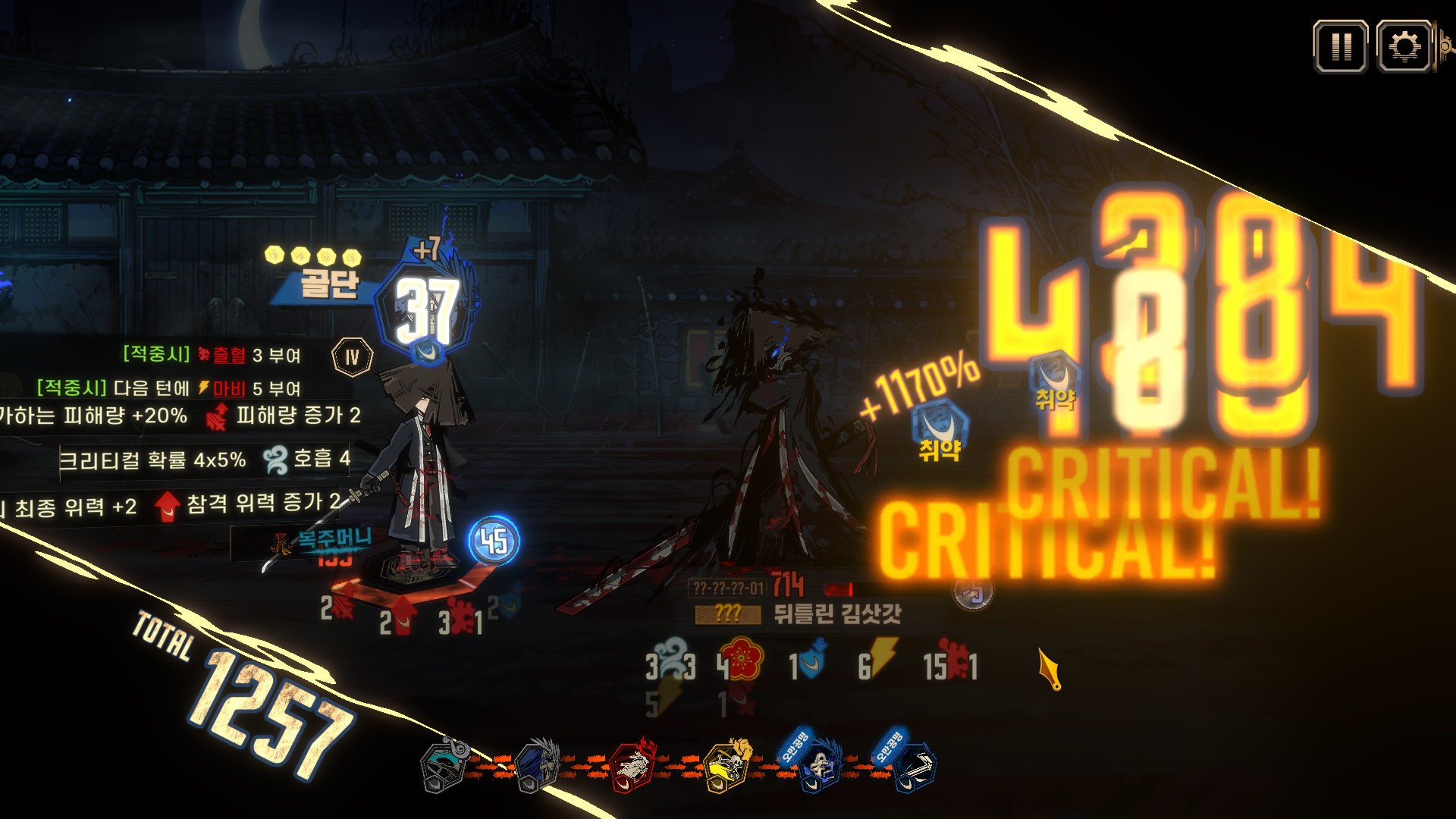Select the red skill icon in the chain

[x=632, y=766]
